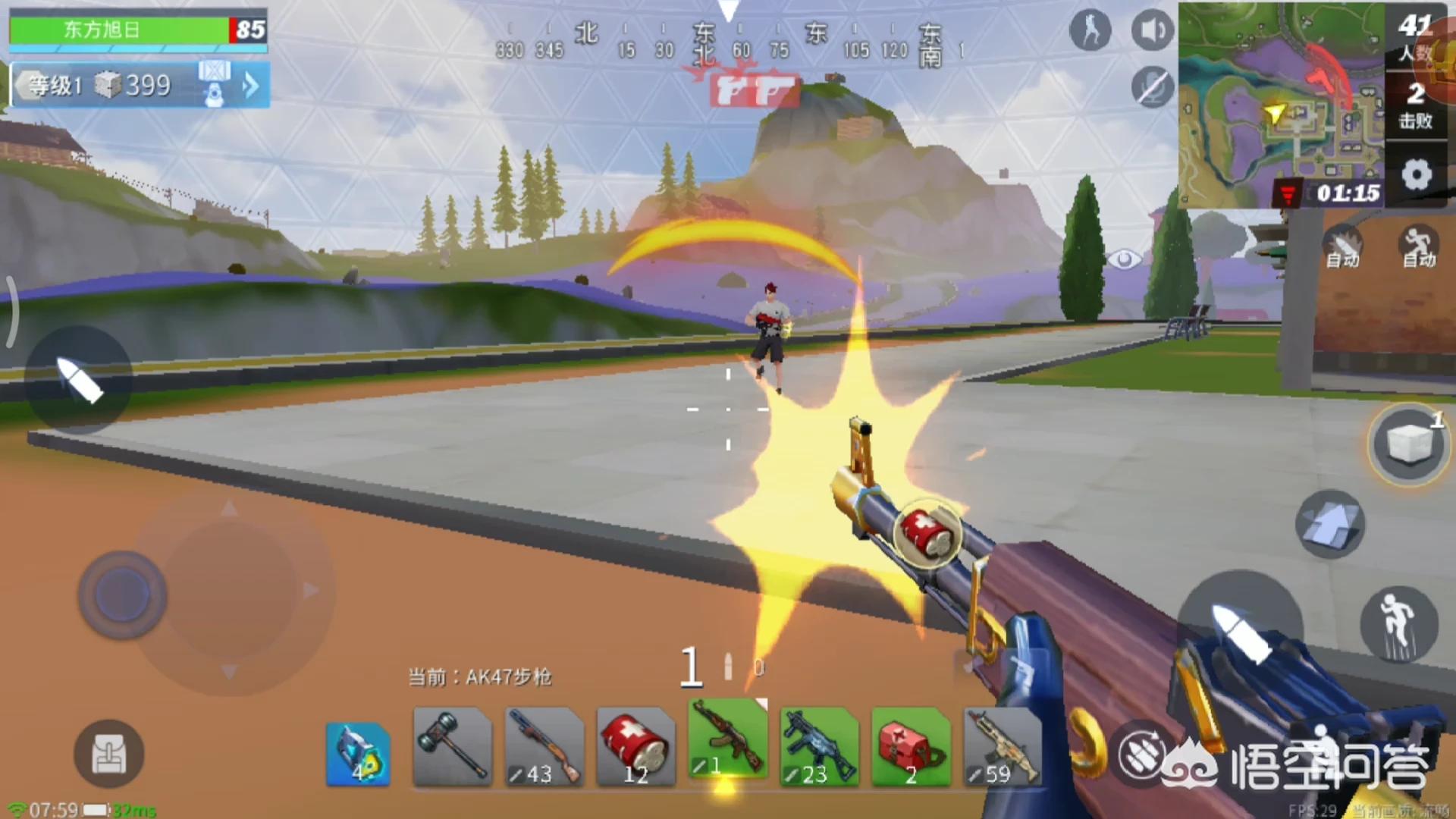Screen dimensions: 1456x819
Task: Select the blue item slot with count 4
Action: [x=358, y=754]
